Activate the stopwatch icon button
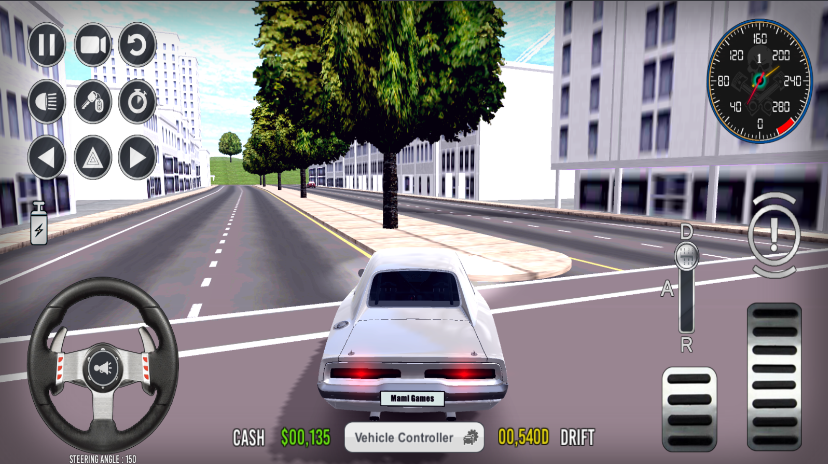The width and height of the screenshot is (828, 464). (x=138, y=101)
